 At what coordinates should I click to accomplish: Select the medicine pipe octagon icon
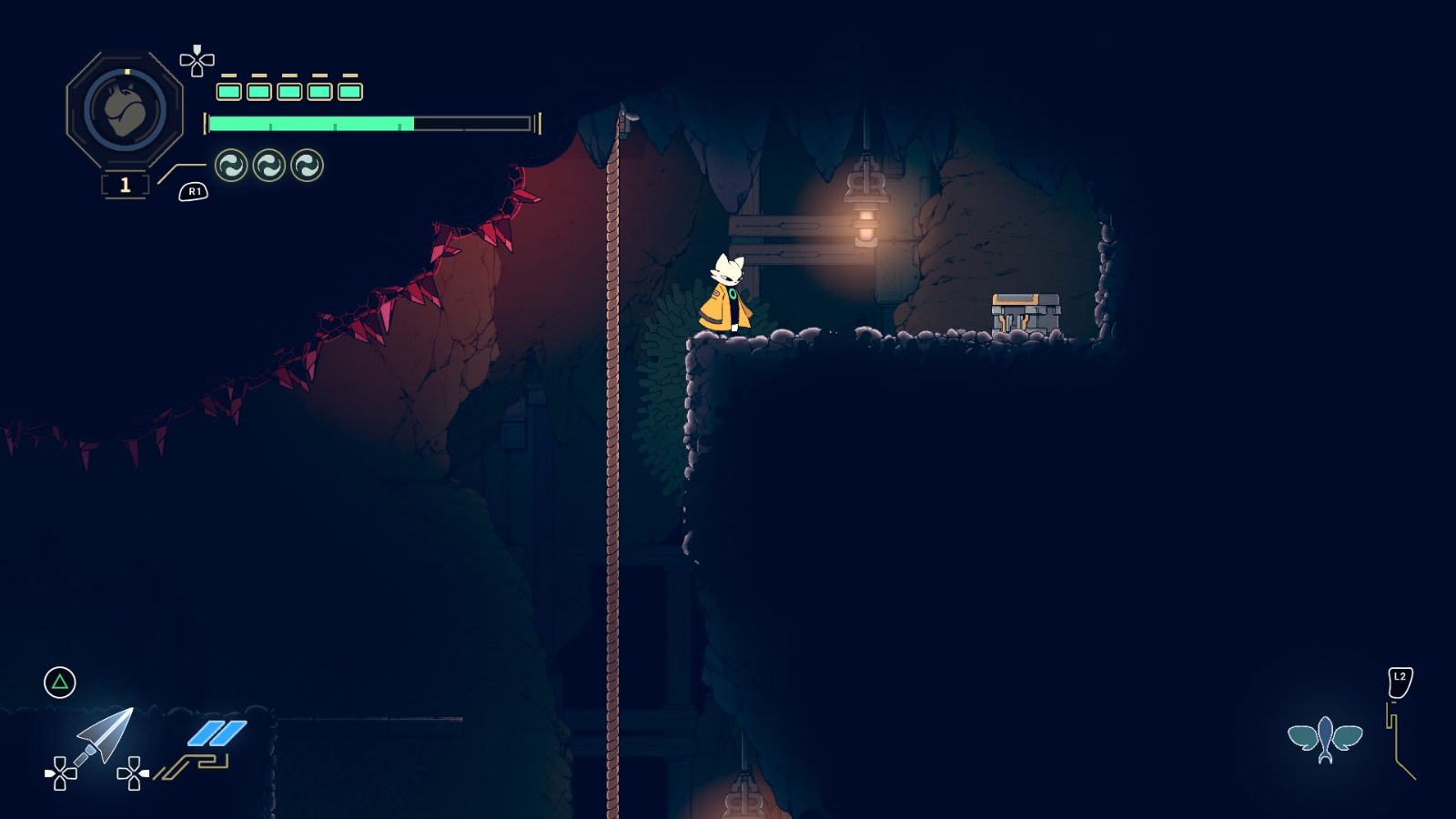[x=125, y=110]
